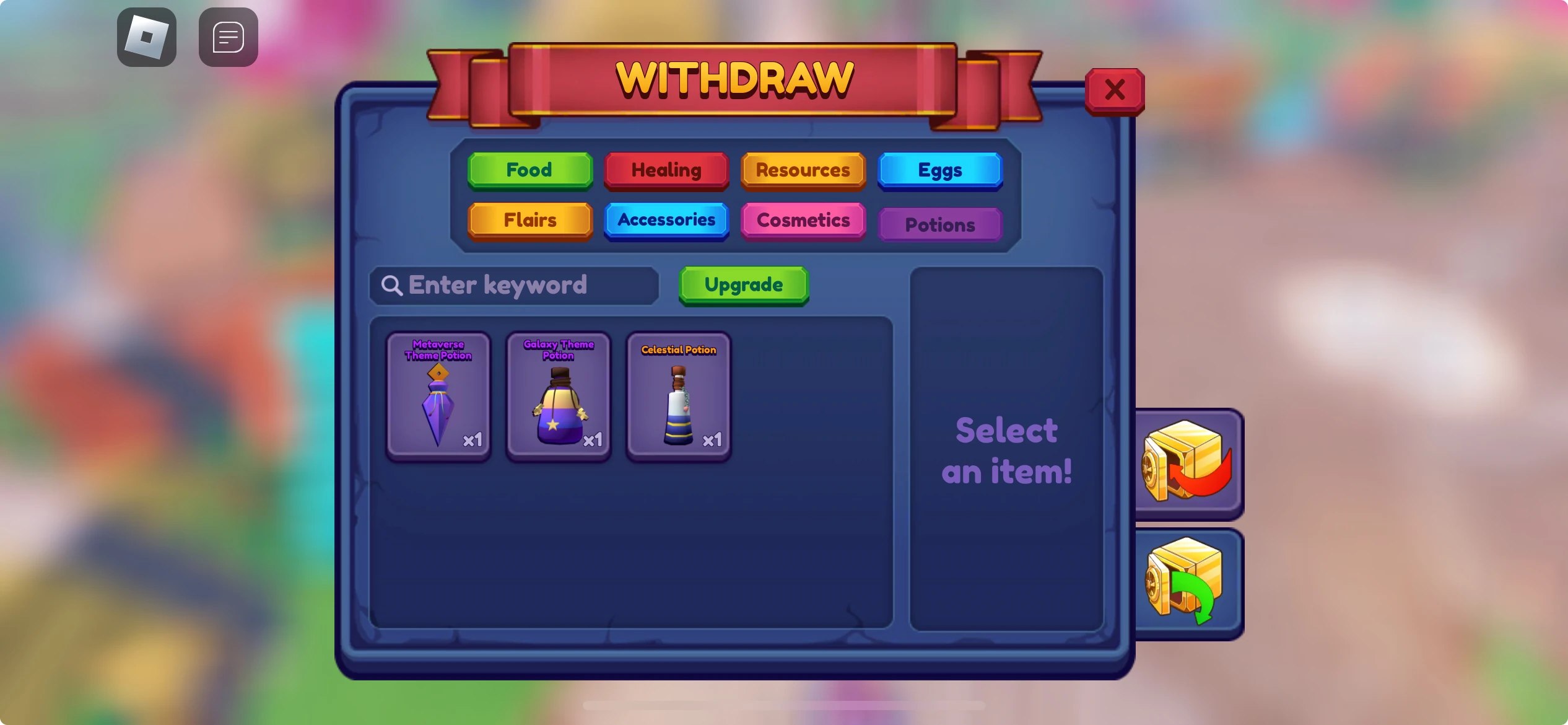Select the Galaxy Theme Potion item

pos(558,397)
